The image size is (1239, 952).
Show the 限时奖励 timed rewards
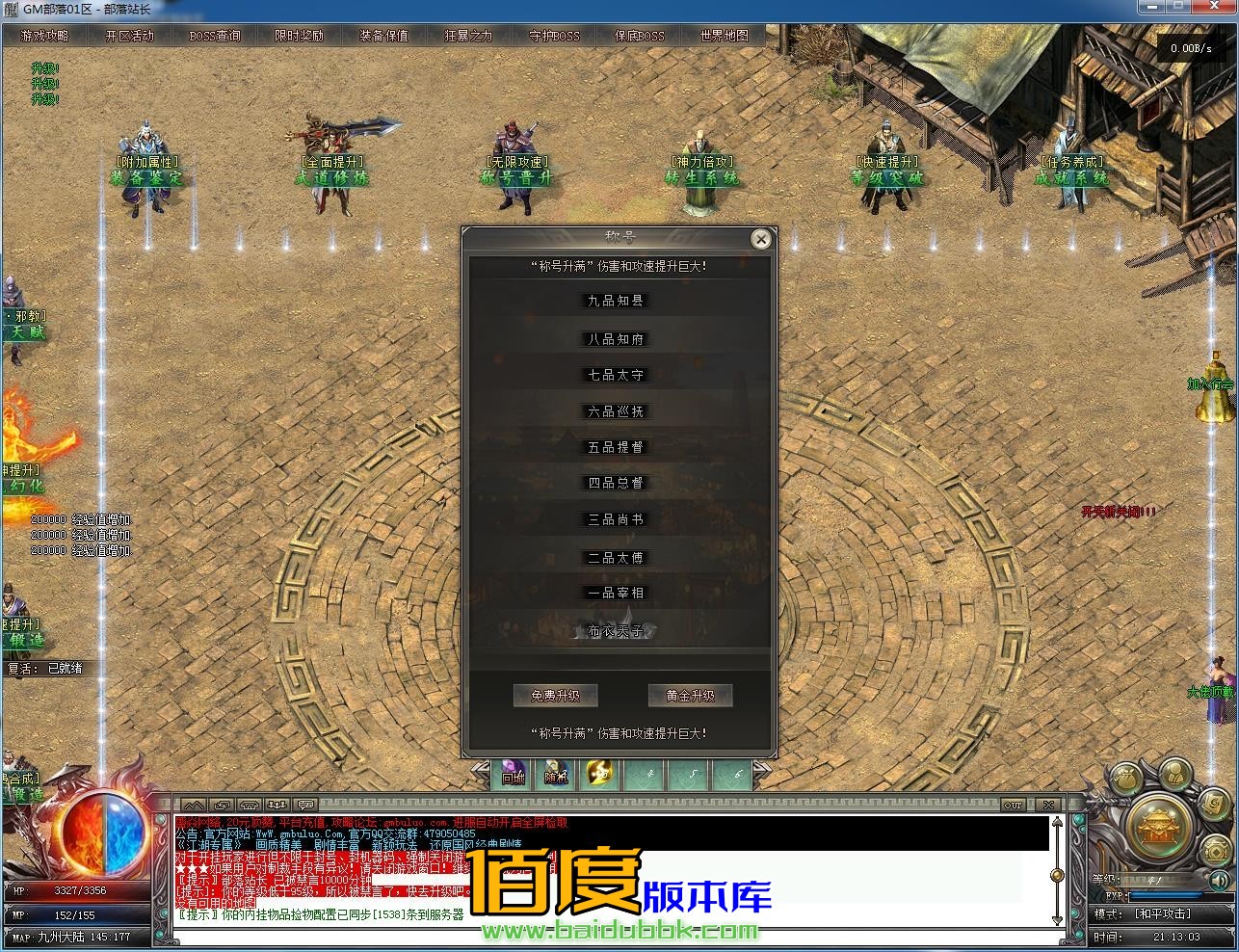pos(299,36)
